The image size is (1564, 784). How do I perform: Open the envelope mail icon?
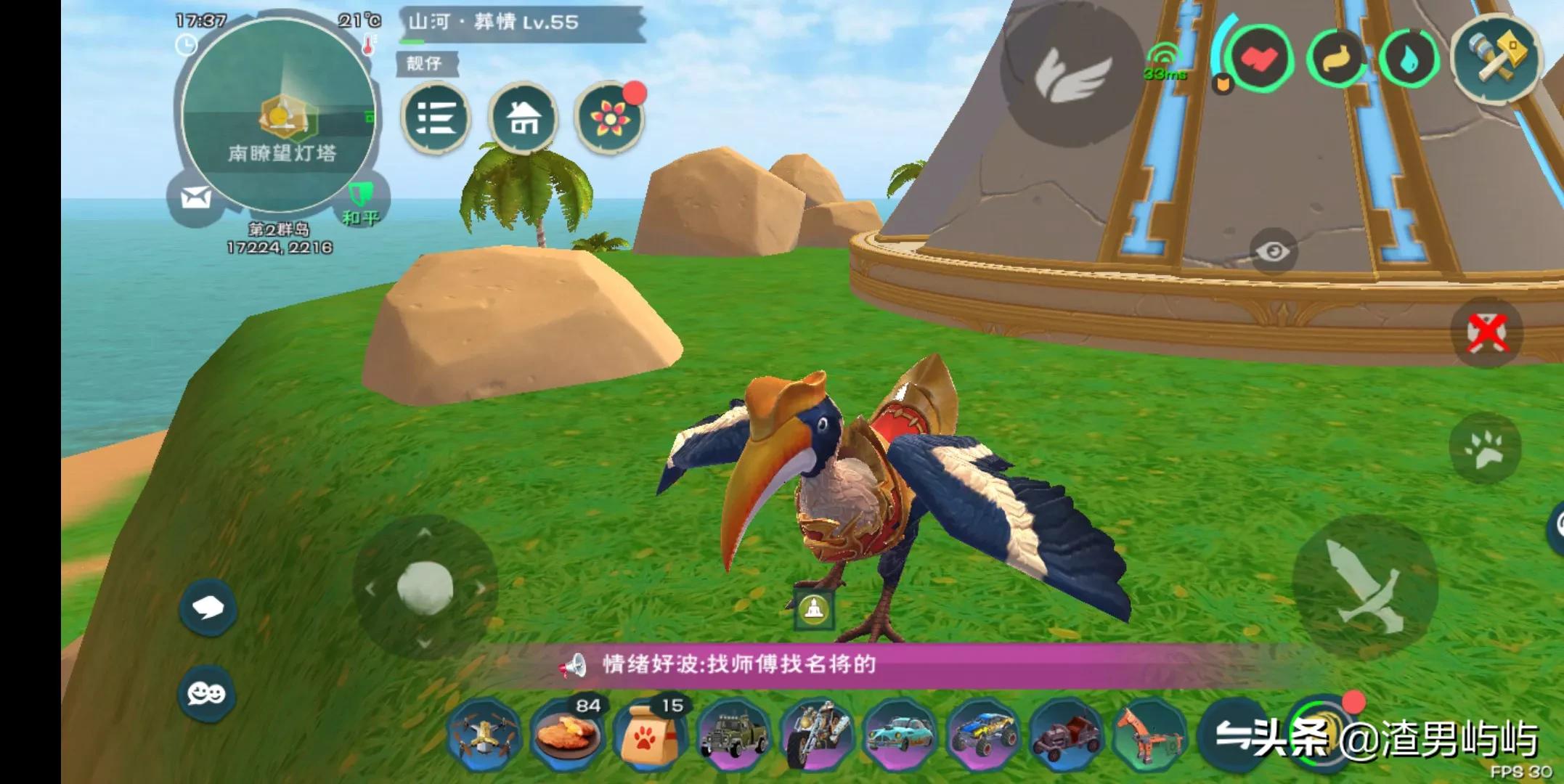point(195,197)
